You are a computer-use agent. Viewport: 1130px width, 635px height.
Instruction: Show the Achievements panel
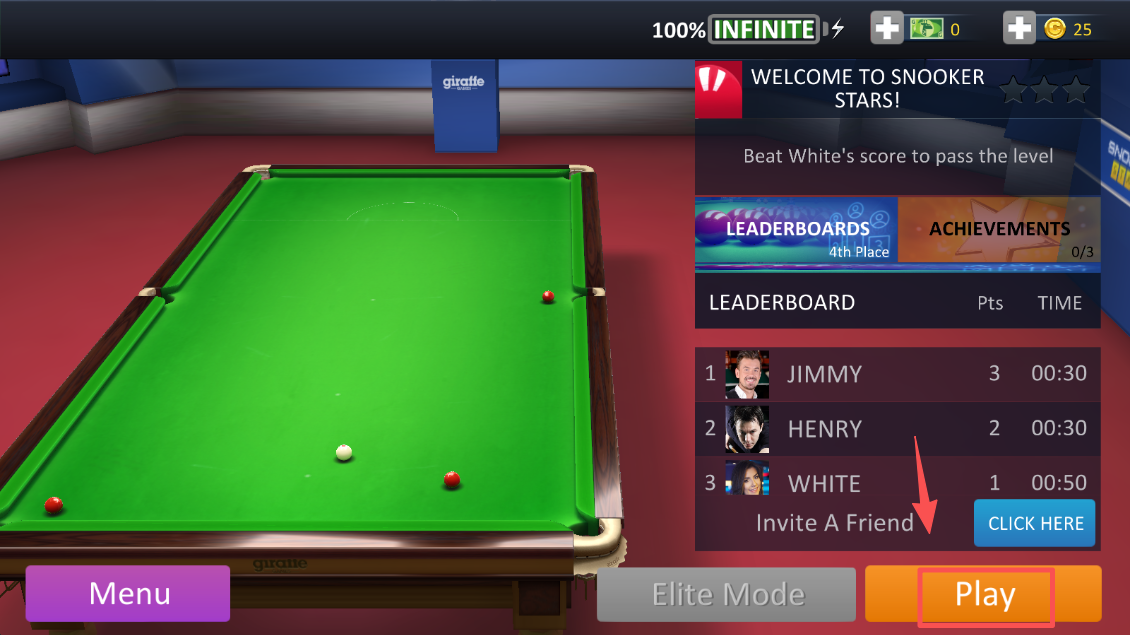[999, 230]
